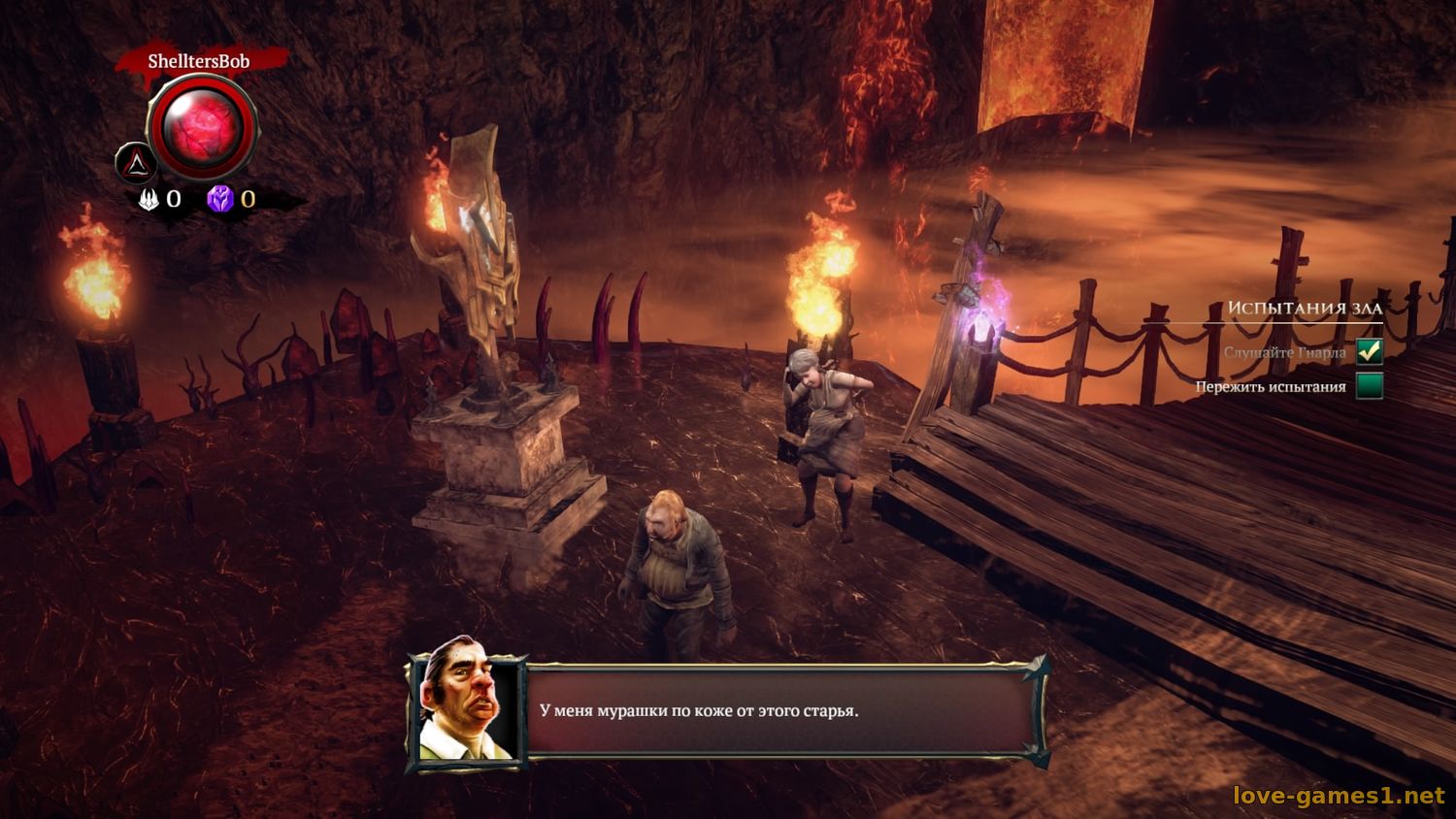
Task: Toggle the Пережить испытания objective checkbox
Action: [x=1370, y=386]
